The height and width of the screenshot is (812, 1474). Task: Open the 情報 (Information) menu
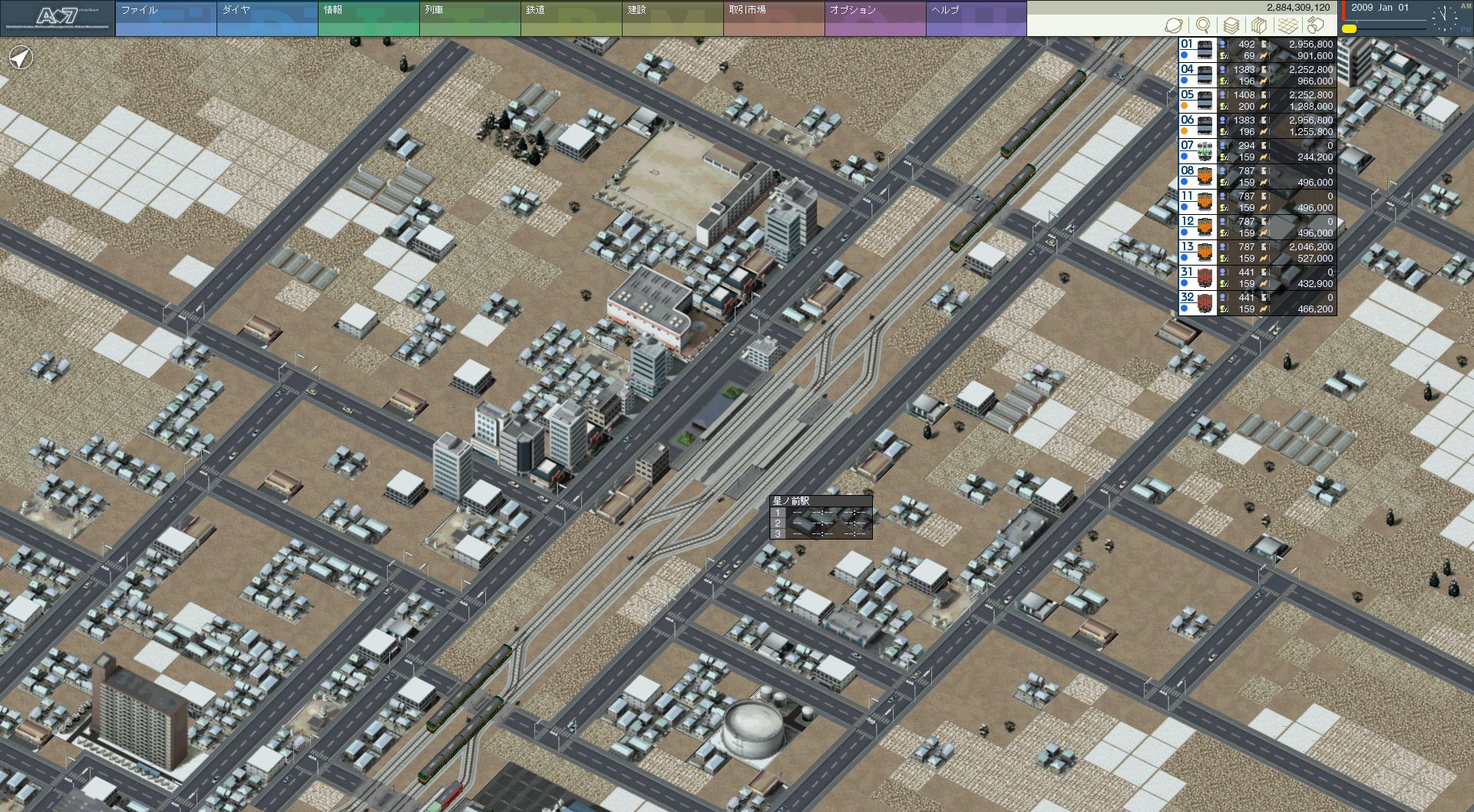(368, 18)
